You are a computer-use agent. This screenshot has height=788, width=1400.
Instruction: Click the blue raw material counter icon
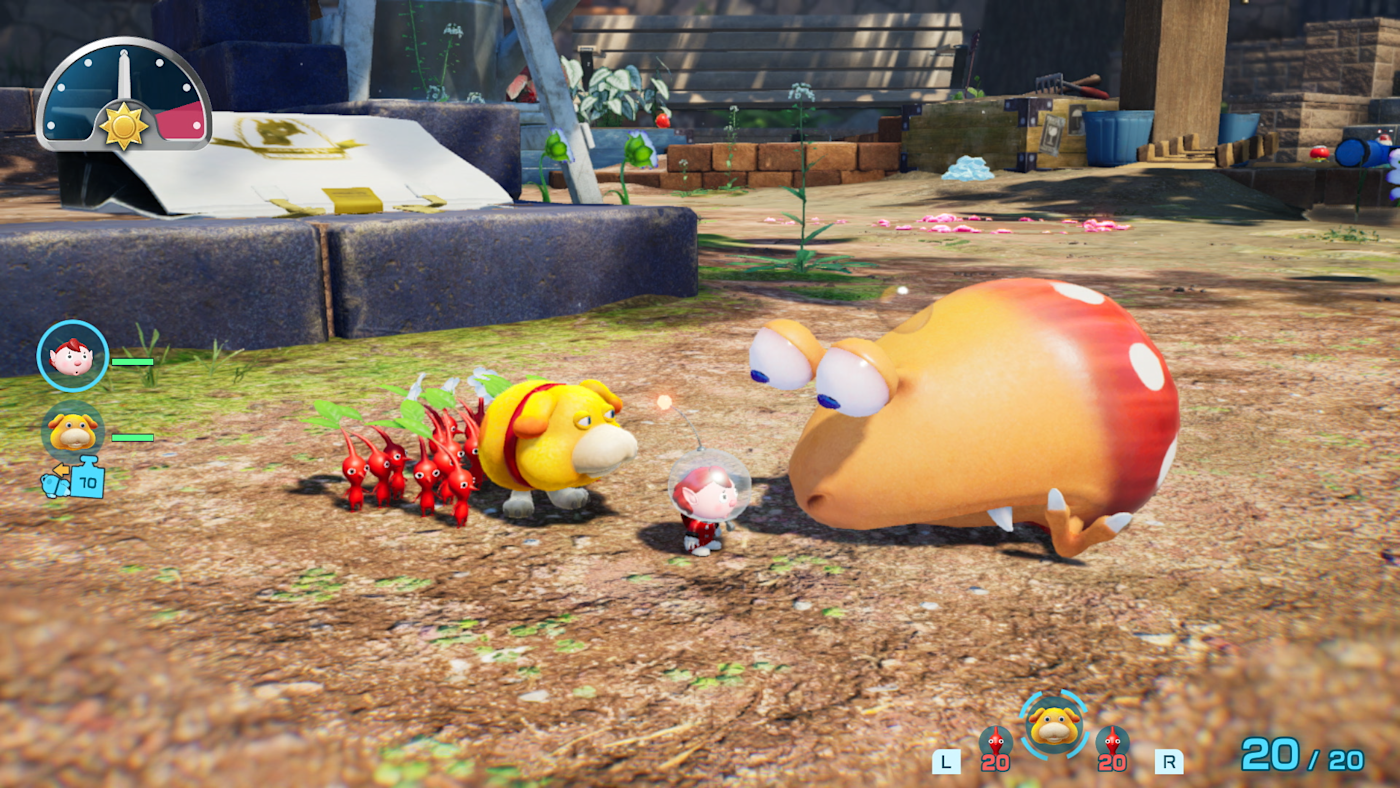click(x=86, y=479)
